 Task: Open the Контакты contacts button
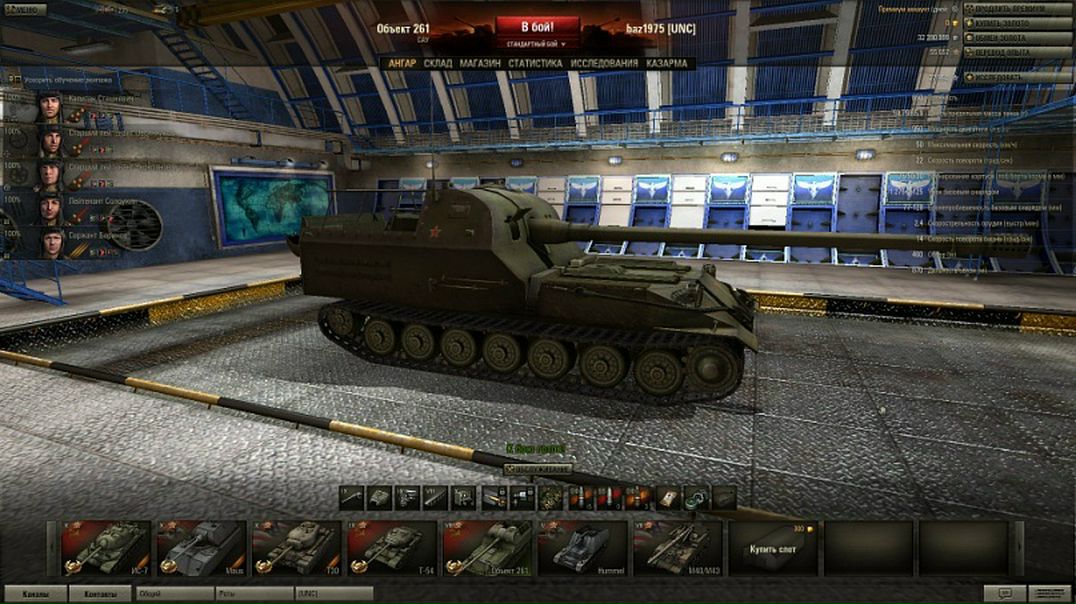coord(98,594)
